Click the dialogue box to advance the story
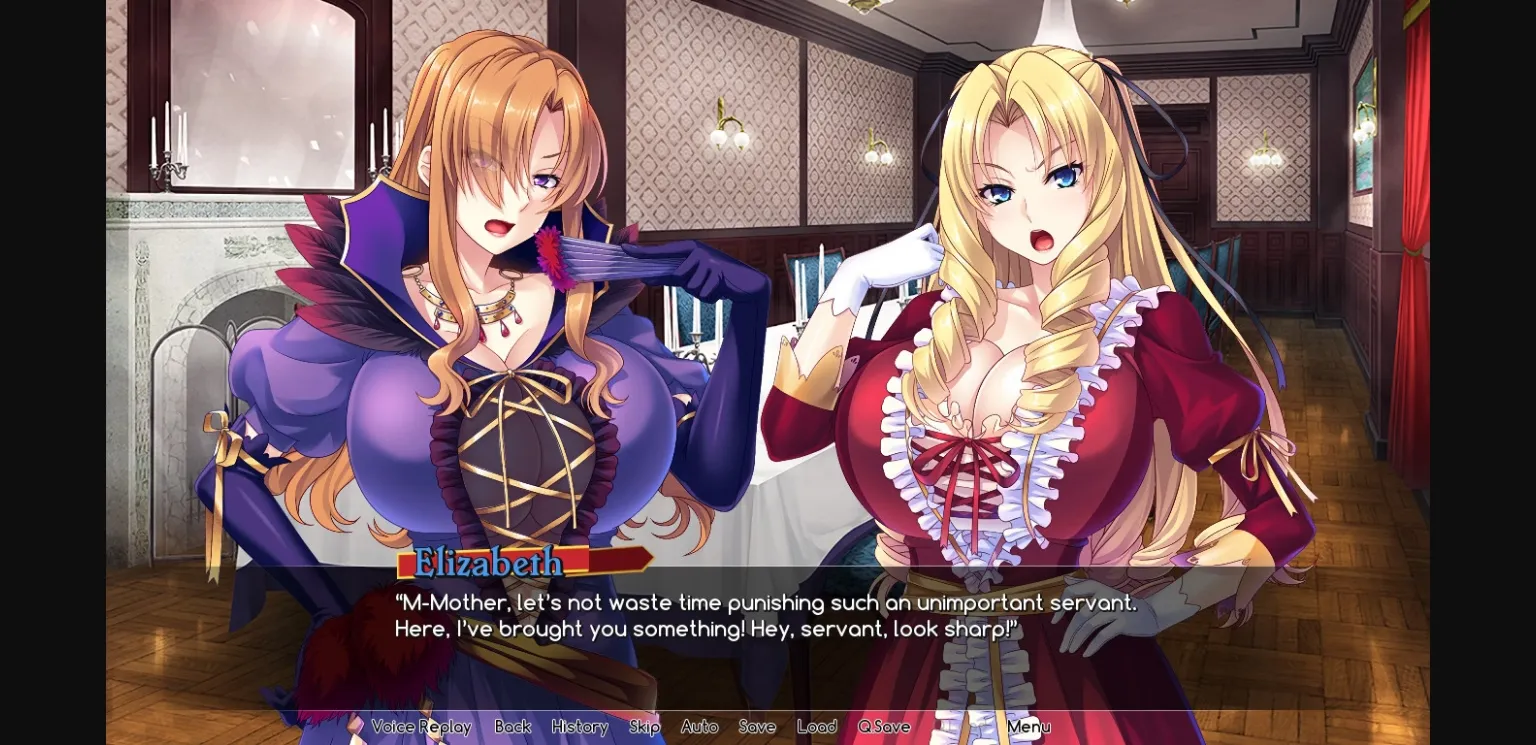Viewport: 1536px width, 745px height. point(760,616)
